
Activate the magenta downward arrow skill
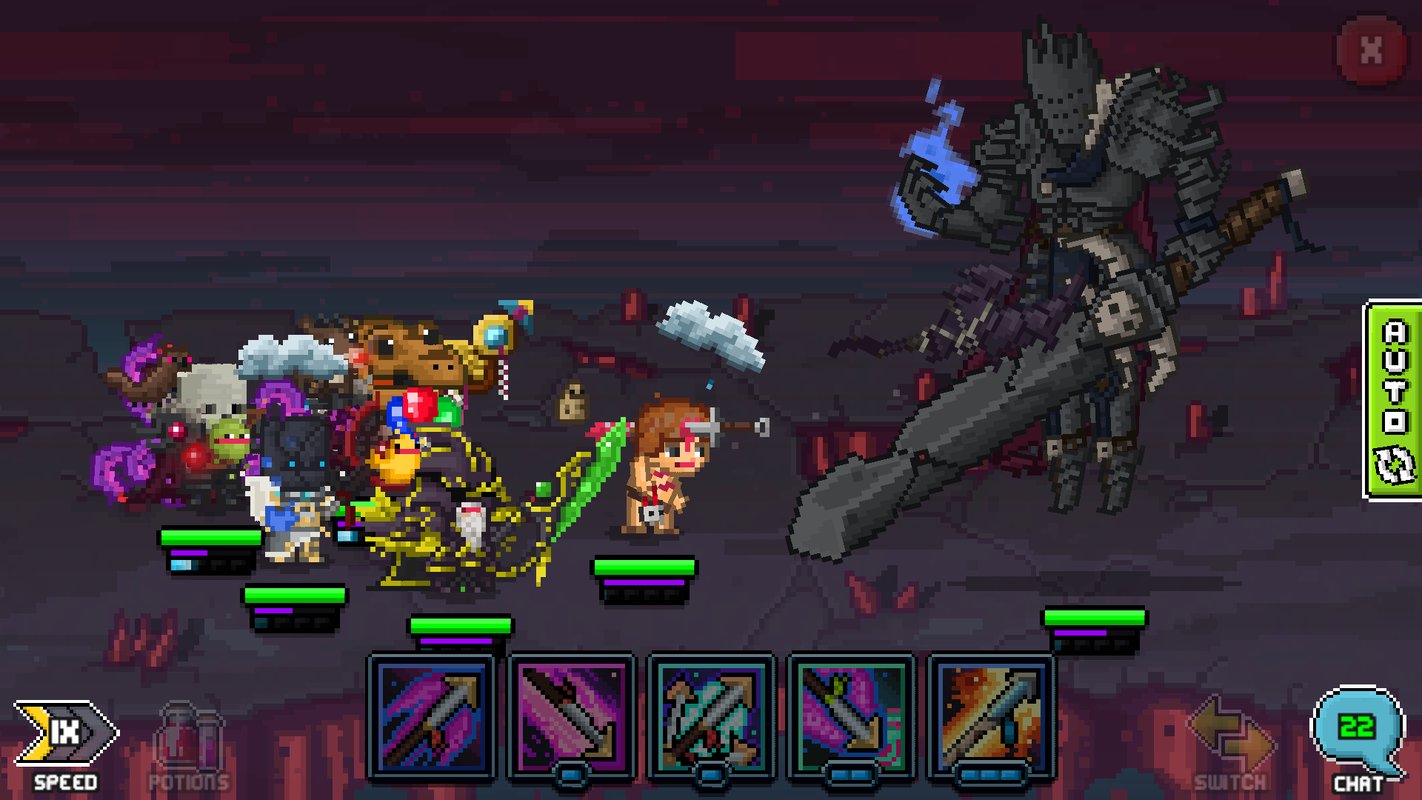tap(571, 715)
